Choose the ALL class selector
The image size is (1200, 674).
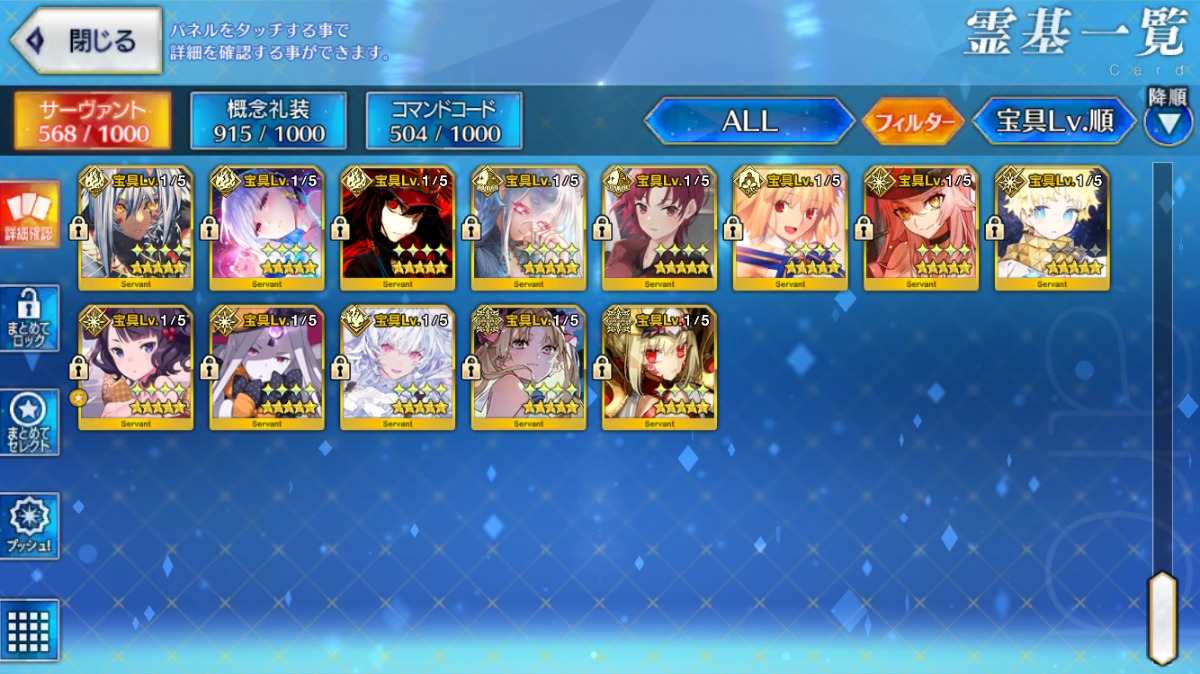749,122
